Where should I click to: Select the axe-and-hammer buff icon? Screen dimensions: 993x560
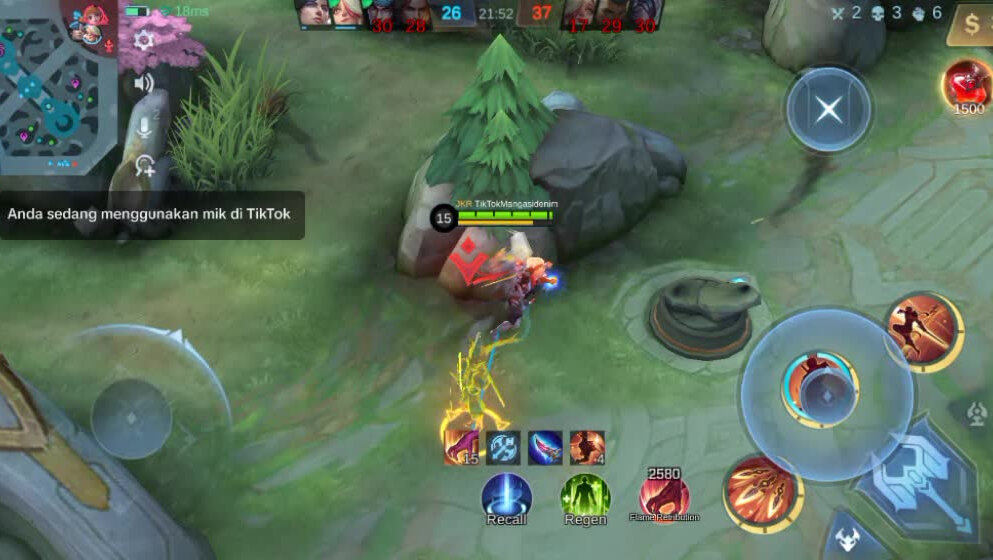503,448
